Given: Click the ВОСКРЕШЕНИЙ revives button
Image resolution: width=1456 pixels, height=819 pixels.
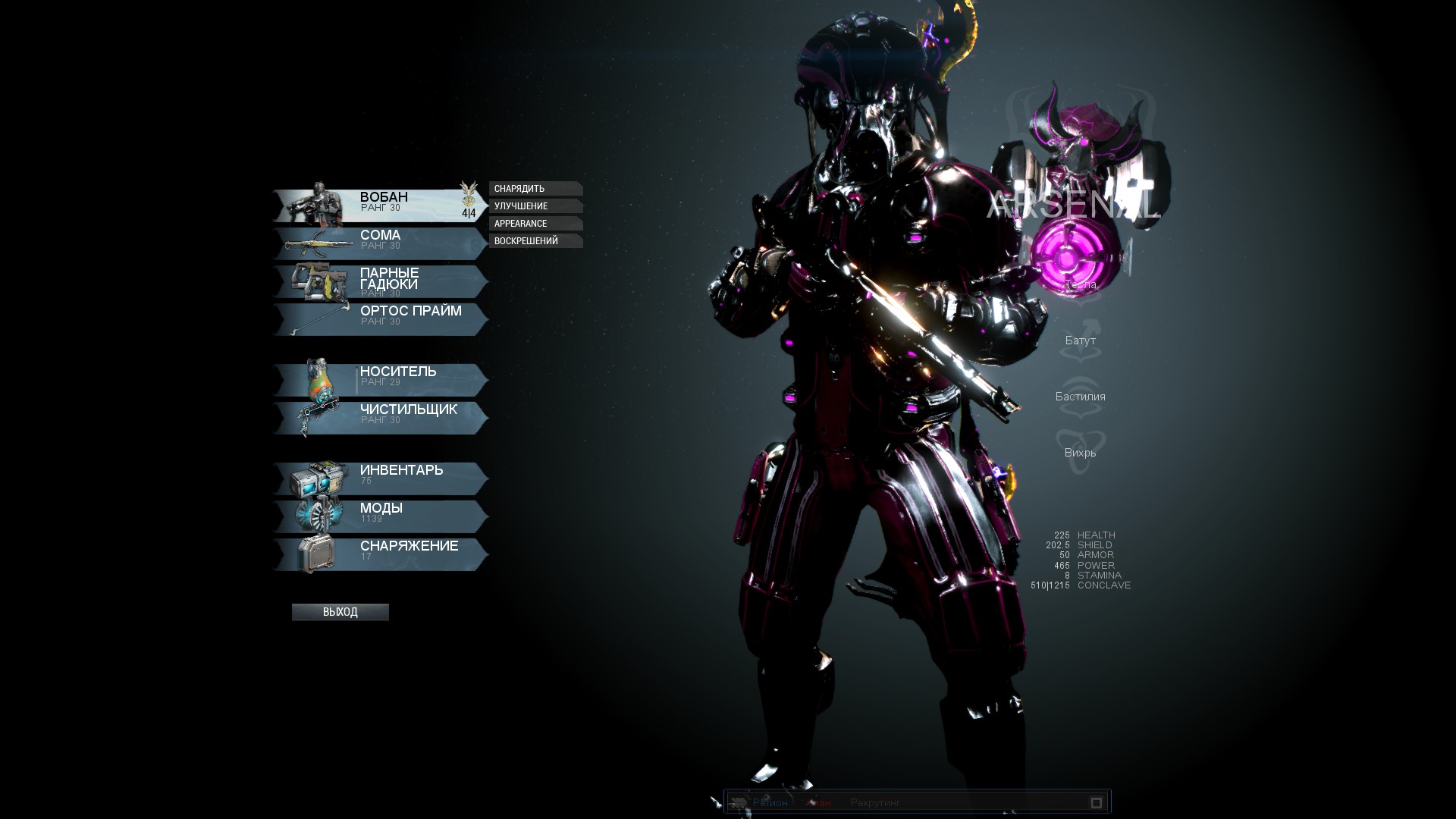Looking at the screenshot, I should 535,241.
